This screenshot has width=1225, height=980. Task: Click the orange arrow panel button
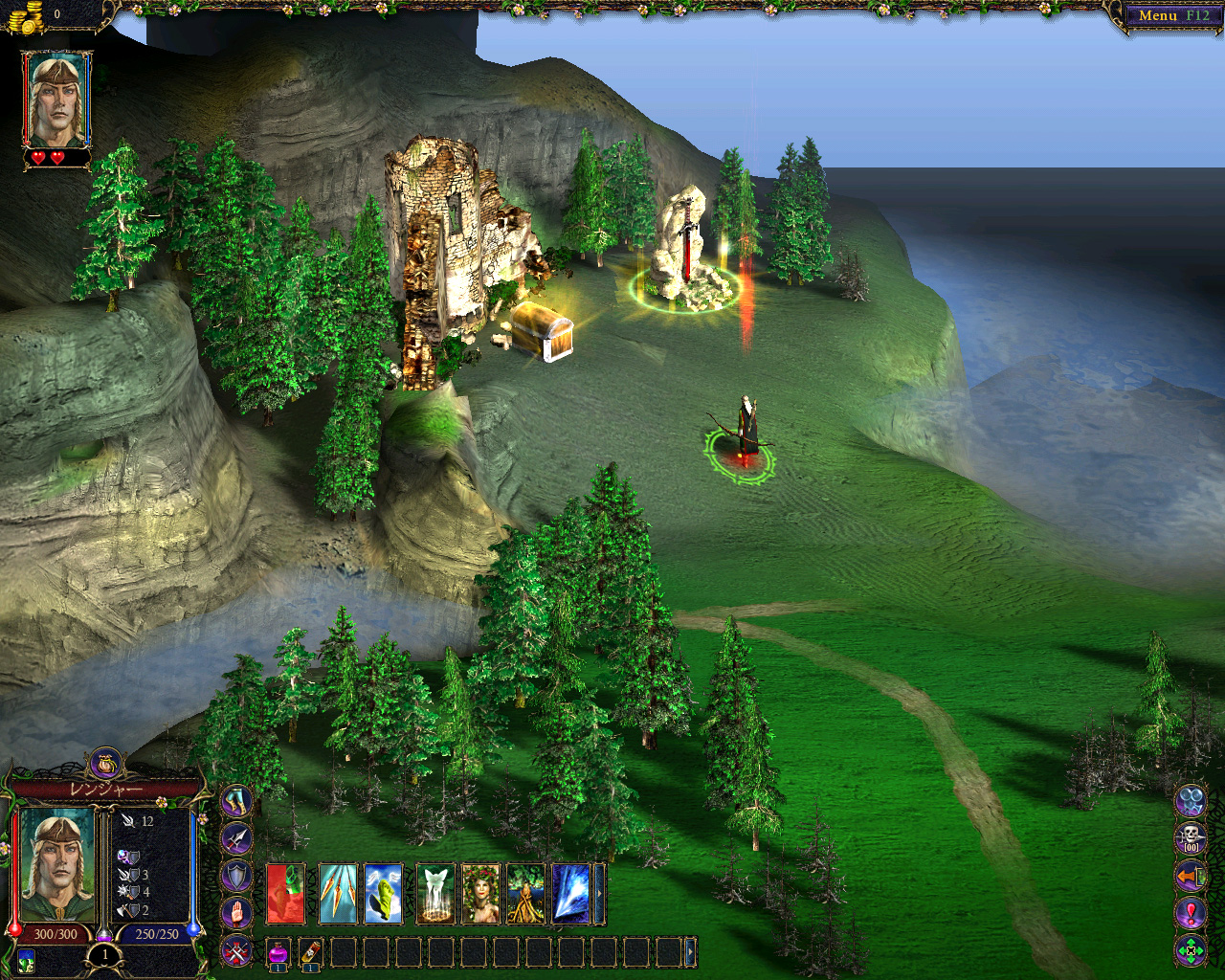click(x=1191, y=875)
